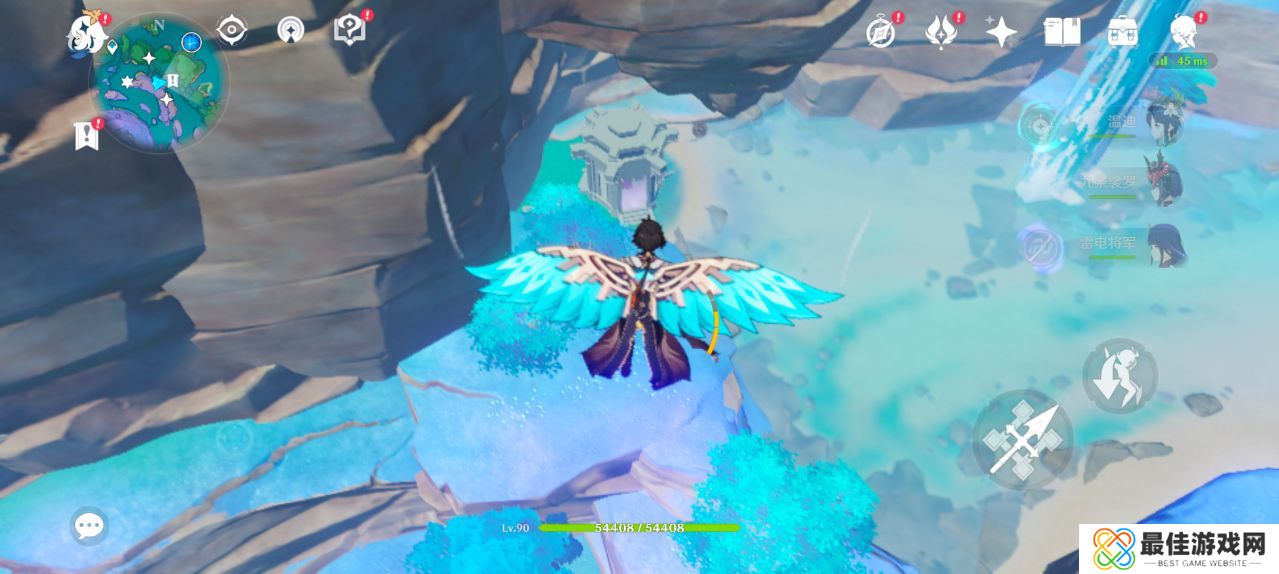Open the wish star icon
Viewport: 1279px width, 574px height.
[1001, 32]
